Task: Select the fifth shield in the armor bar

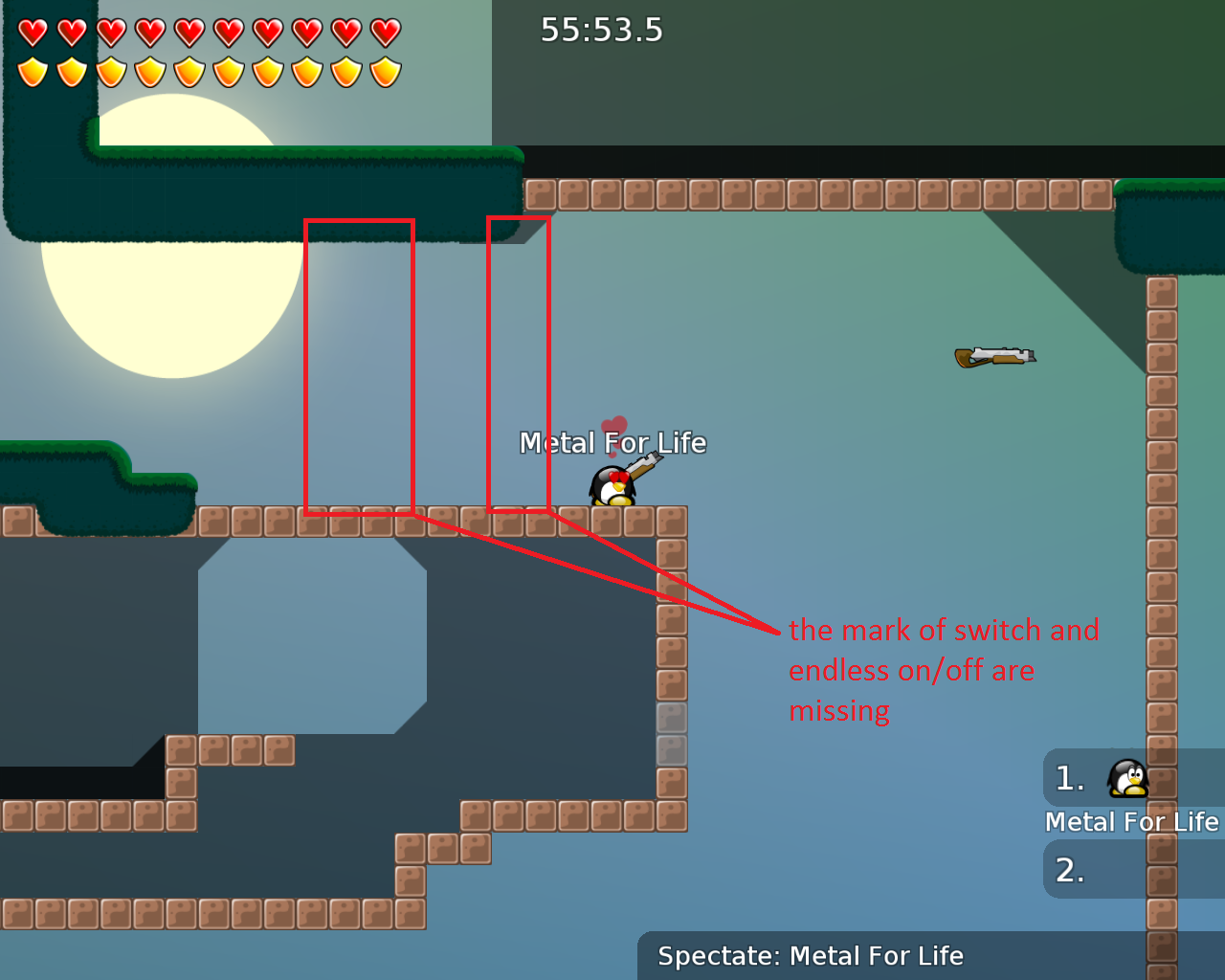Action: click(x=189, y=70)
